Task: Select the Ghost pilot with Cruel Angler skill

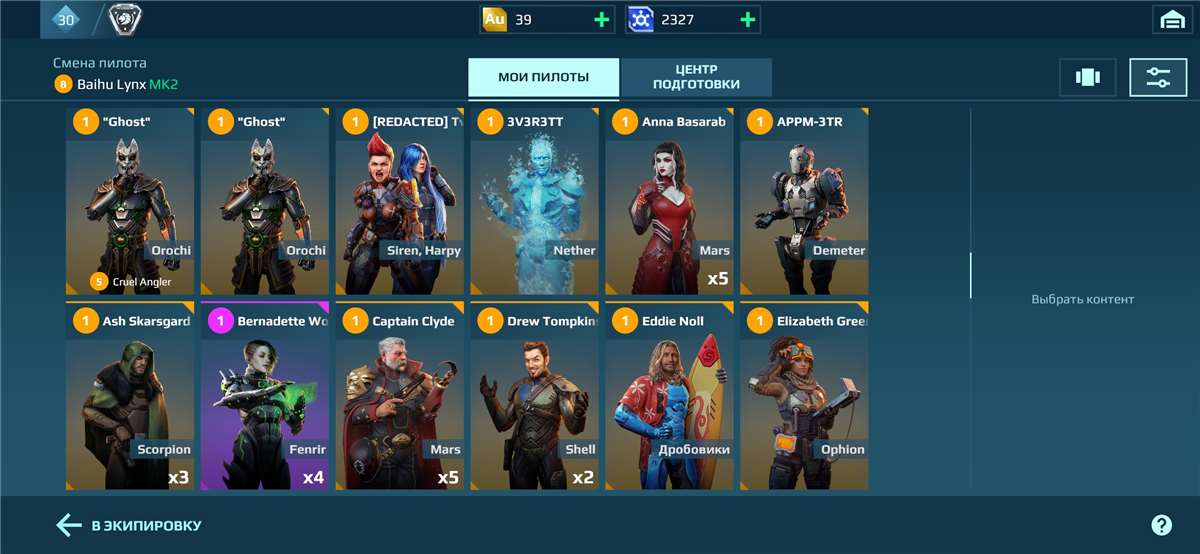Action: coord(130,200)
